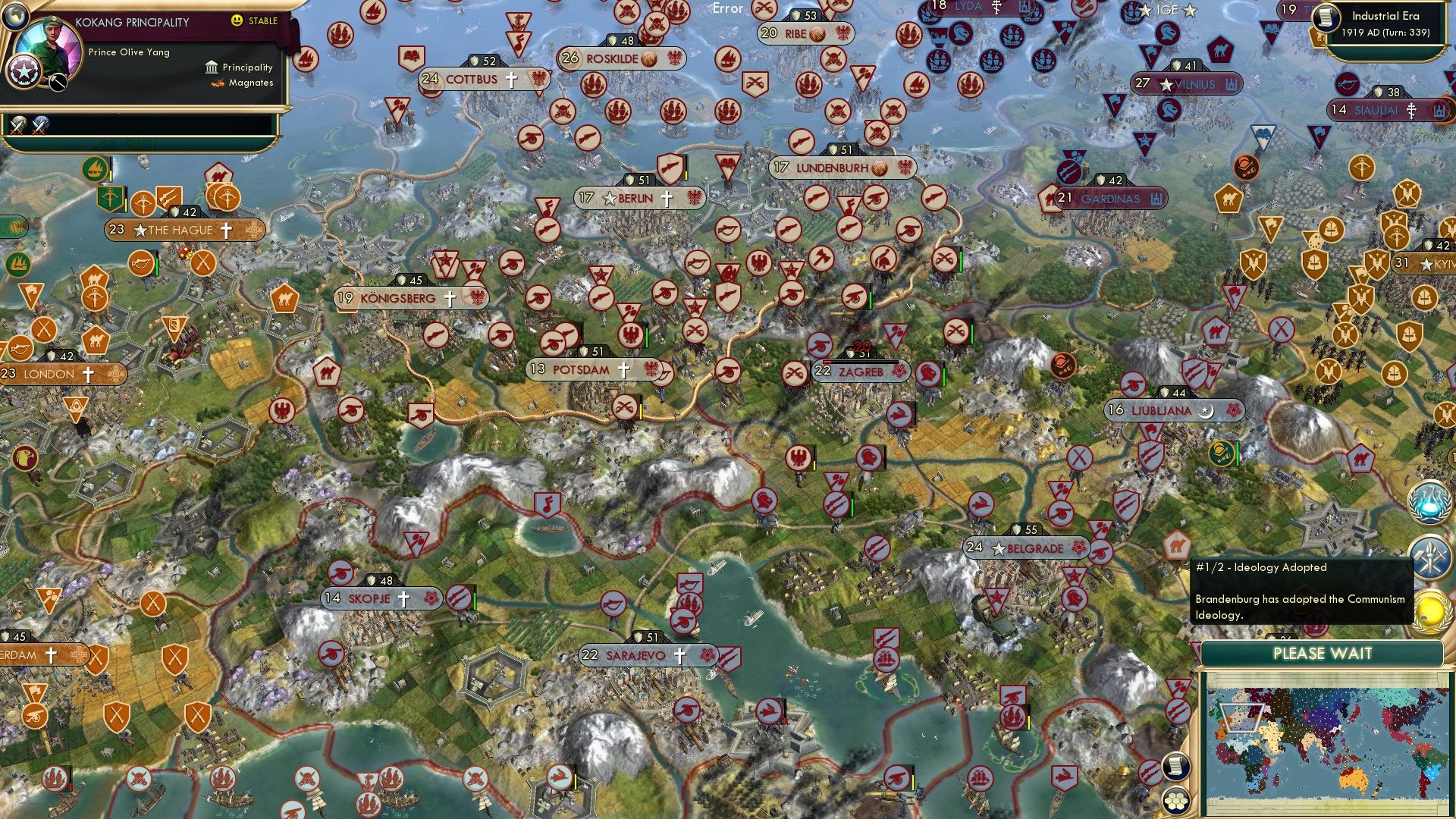Click the first crossed-swords war indicator
Viewport: 1456px width, 819px height.
point(17,127)
